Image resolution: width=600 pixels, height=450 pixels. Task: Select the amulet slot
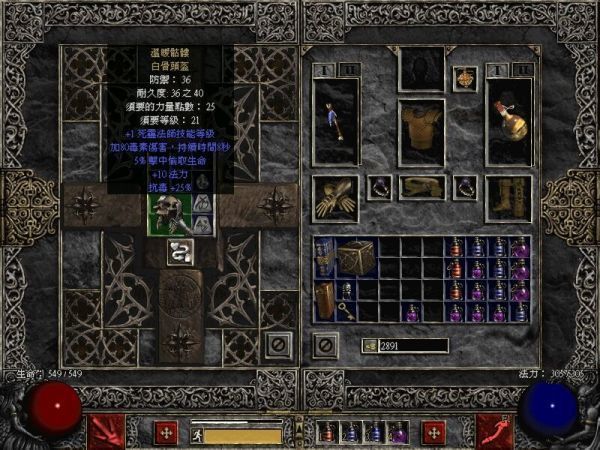464,80
